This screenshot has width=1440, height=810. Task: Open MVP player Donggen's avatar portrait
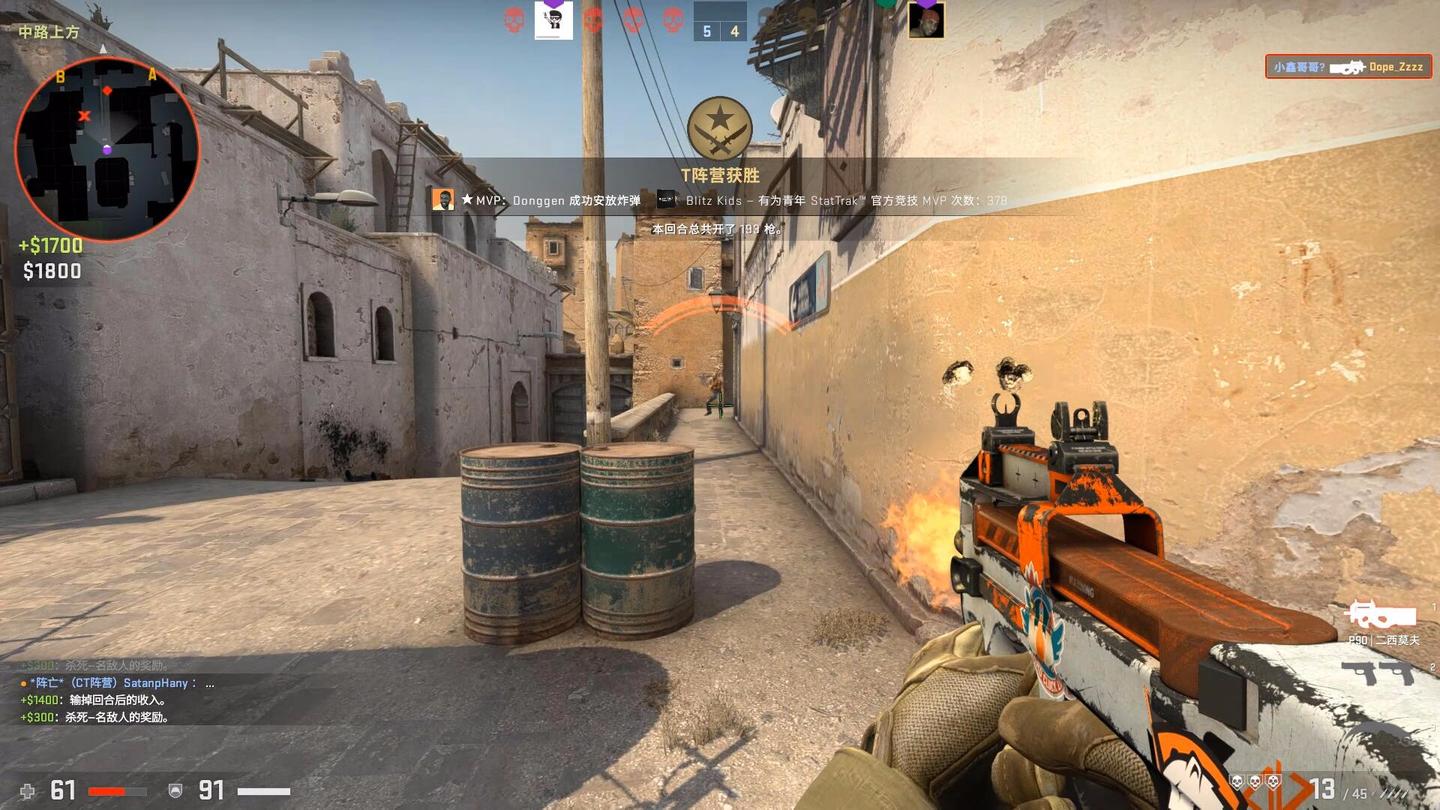click(x=444, y=199)
